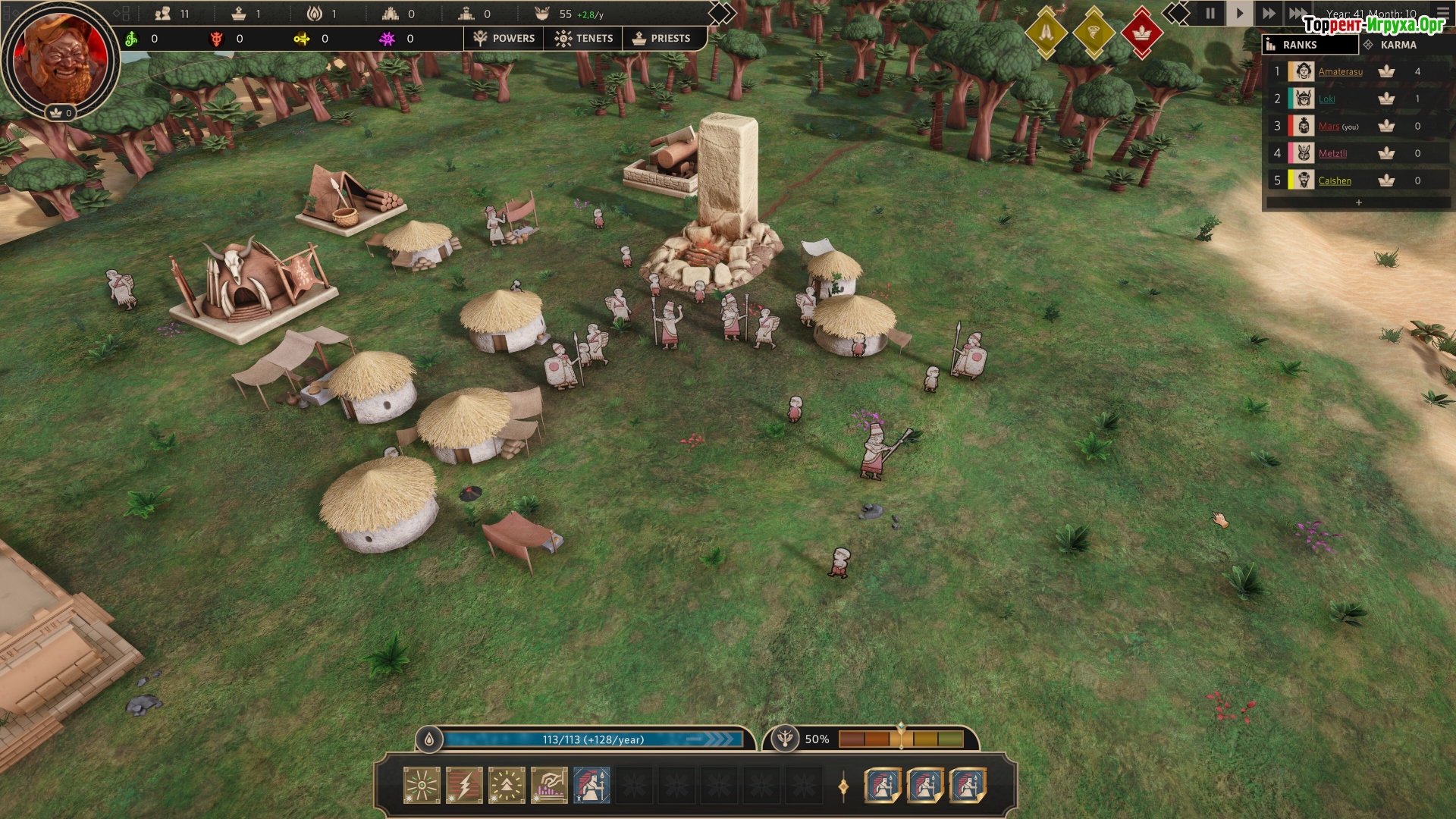Open the Priests panel
This screenshot has width=1456, height=819.
[661, 38]
